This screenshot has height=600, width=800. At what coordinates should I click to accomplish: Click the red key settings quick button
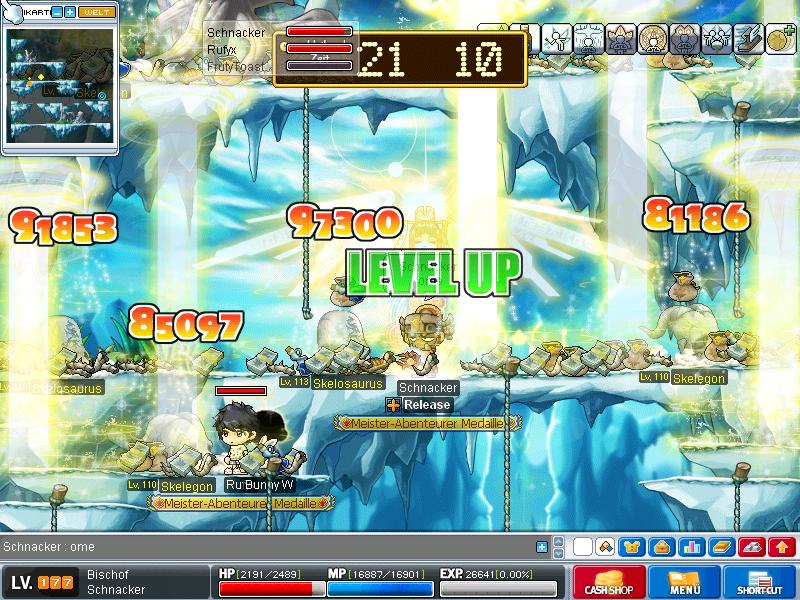point(752,547)
